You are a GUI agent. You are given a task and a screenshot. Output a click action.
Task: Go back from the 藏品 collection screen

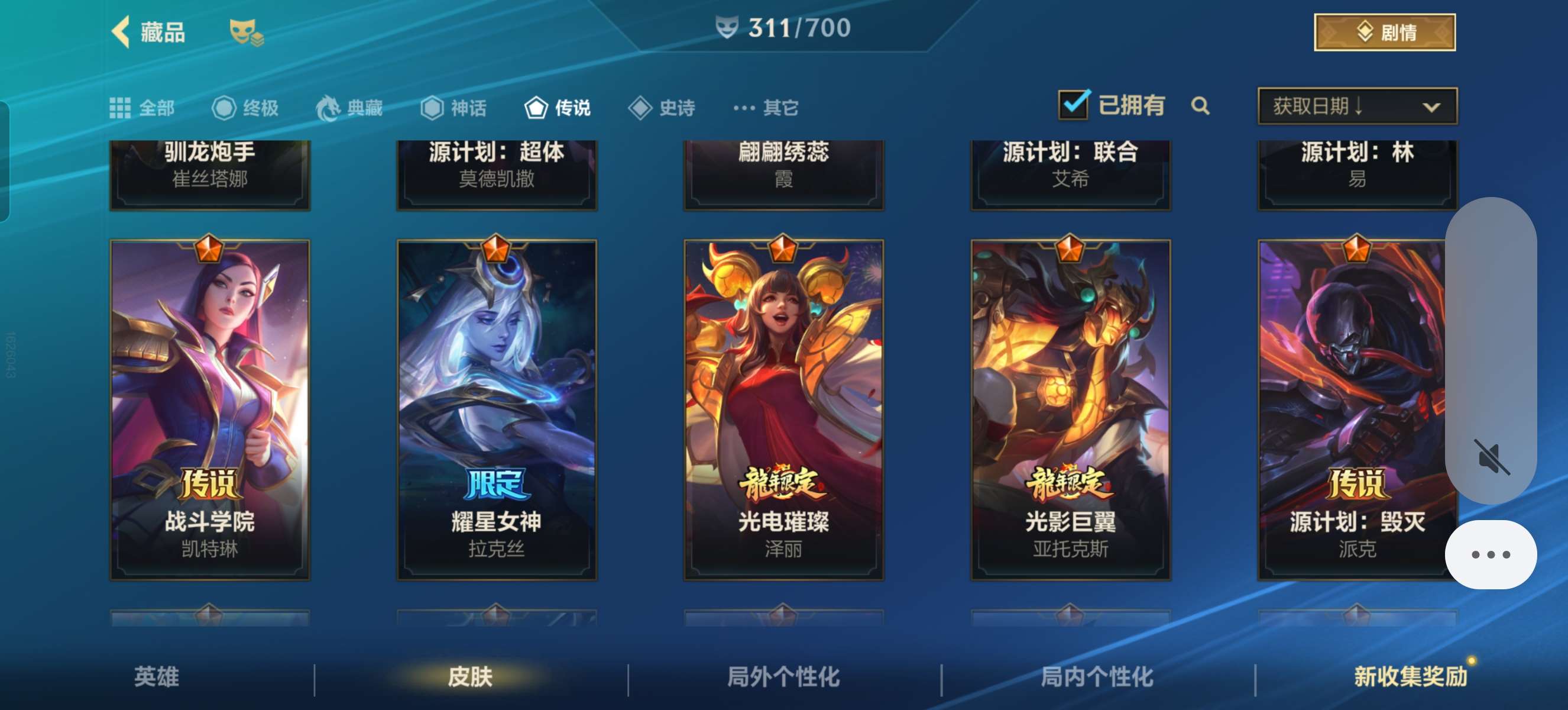[x=122, y=32]
